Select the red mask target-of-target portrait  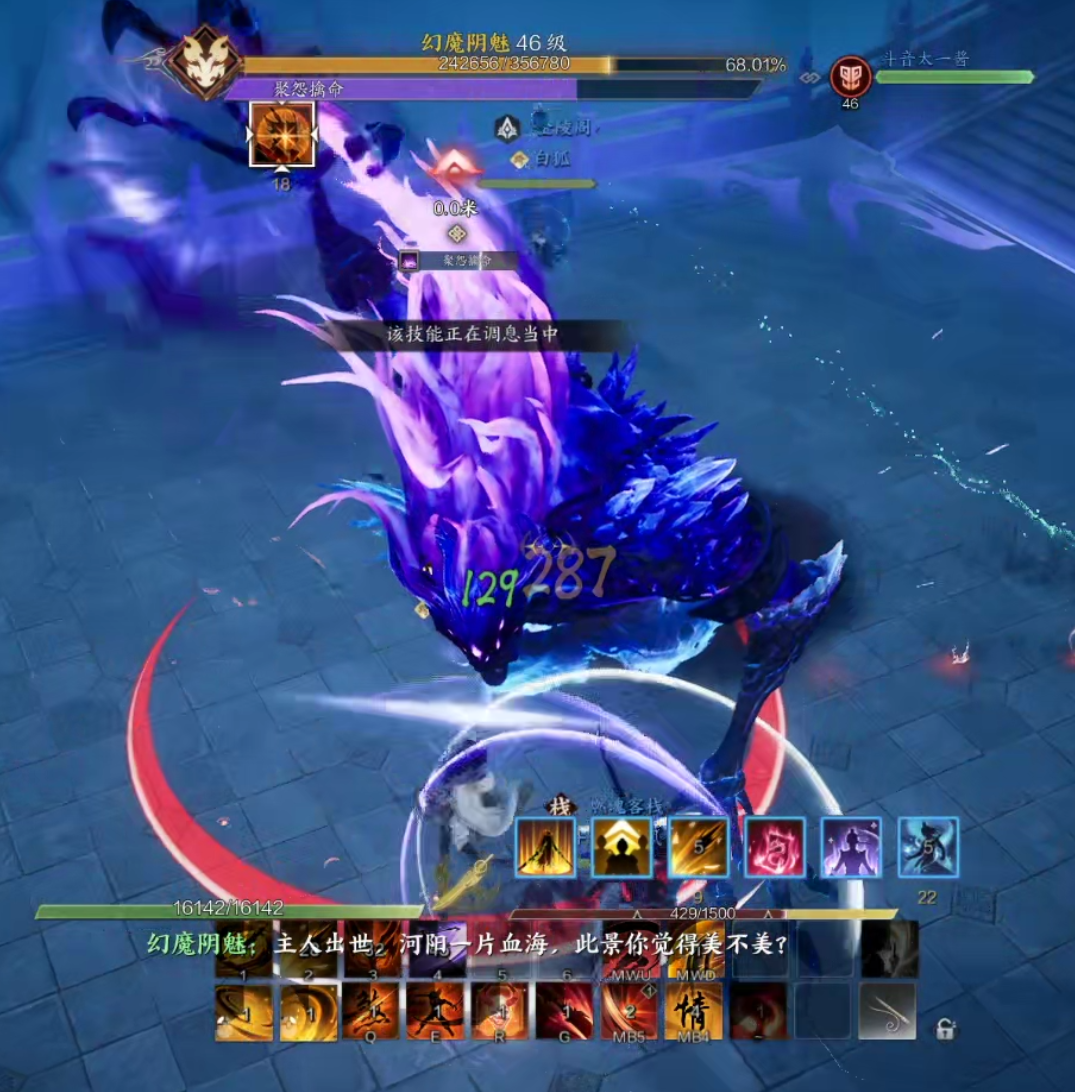(x=850, y=76)
